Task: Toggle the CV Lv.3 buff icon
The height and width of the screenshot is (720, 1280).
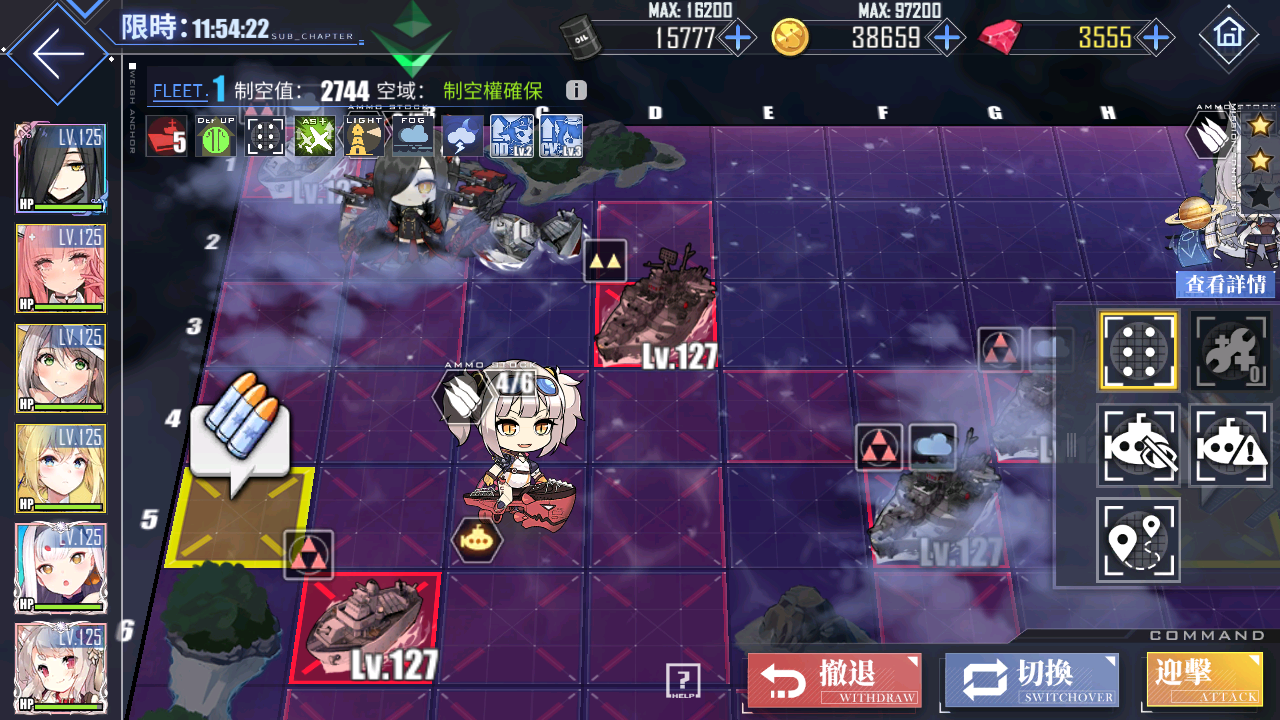Action: 560,137
